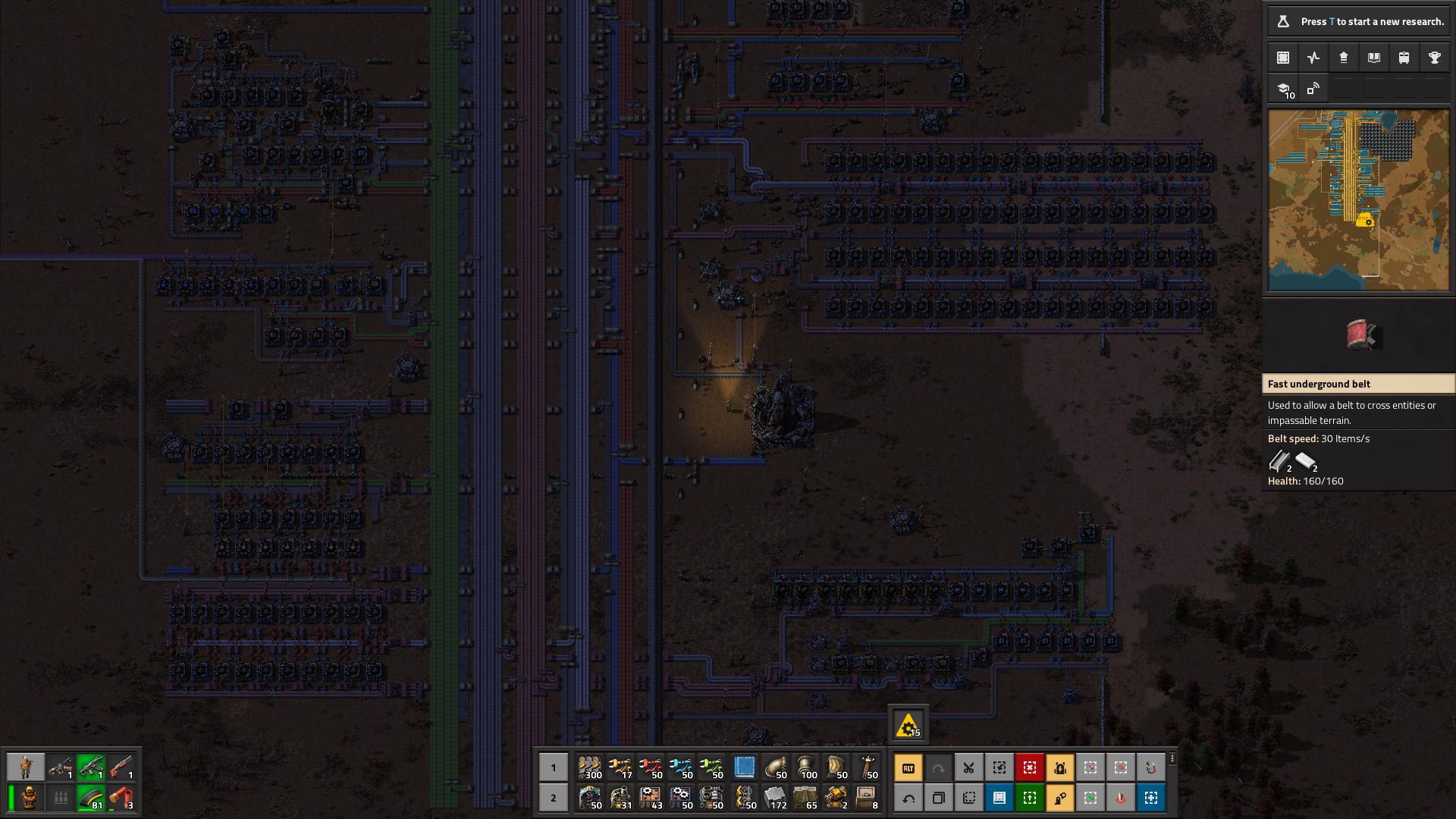Click the minimap
Viewport: 1456px width, 819px height.
click(x=1358, y=200)
